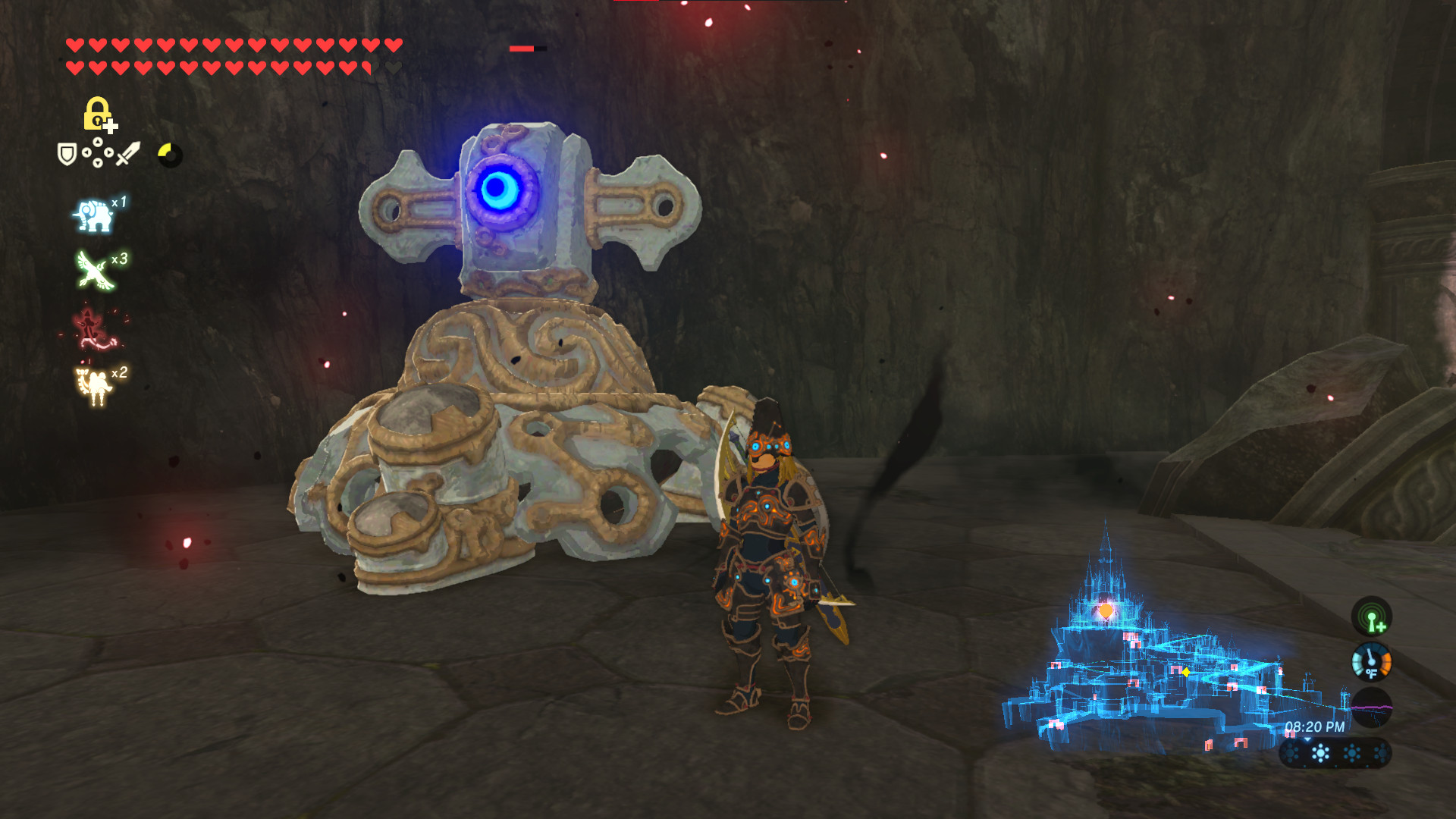Select the Urbosa's Fury x2 ability icon
1456x819 pixels.
[x=94, y=384]
